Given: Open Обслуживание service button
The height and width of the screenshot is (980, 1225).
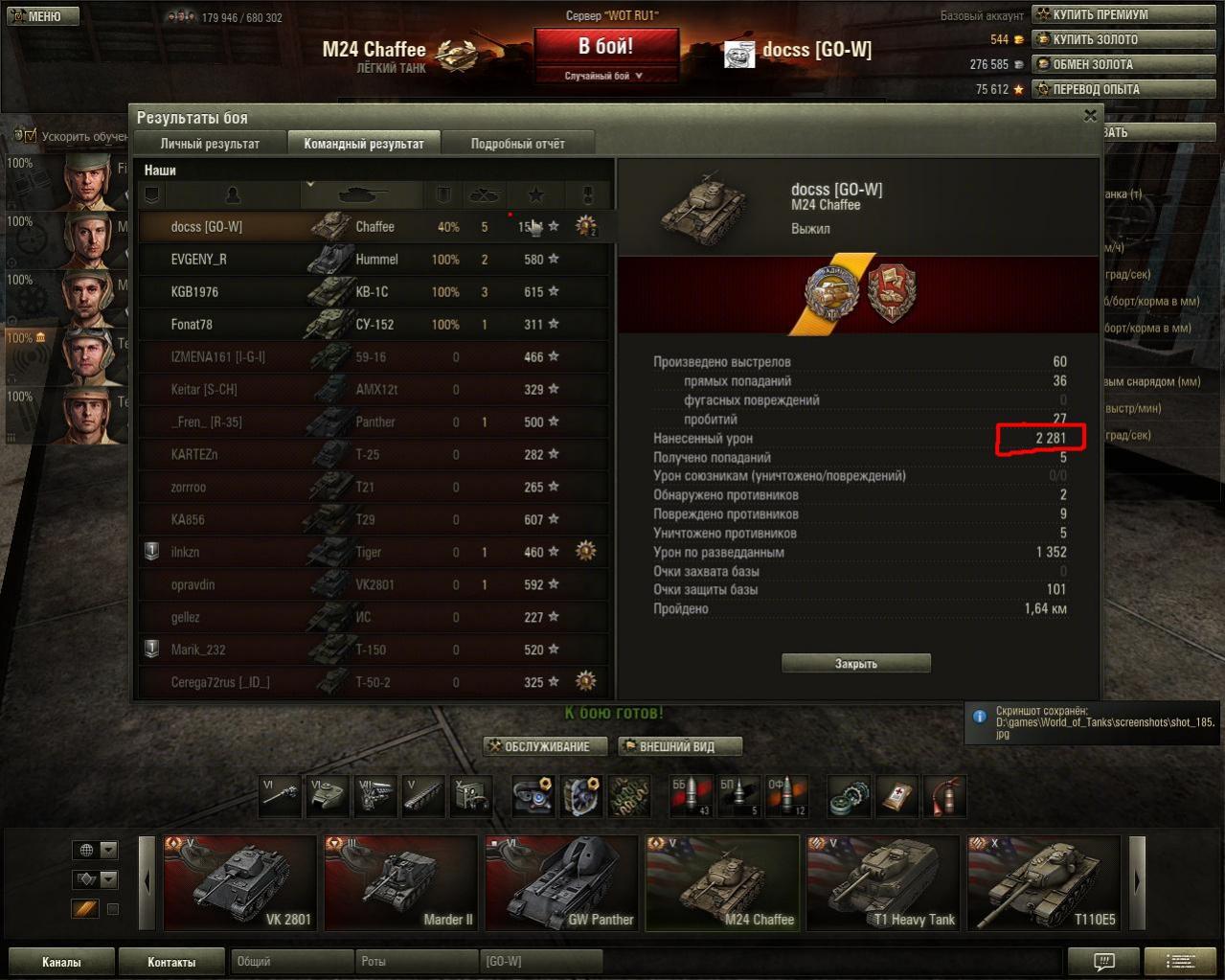Looking at the screenshot, I should [546, 746].
